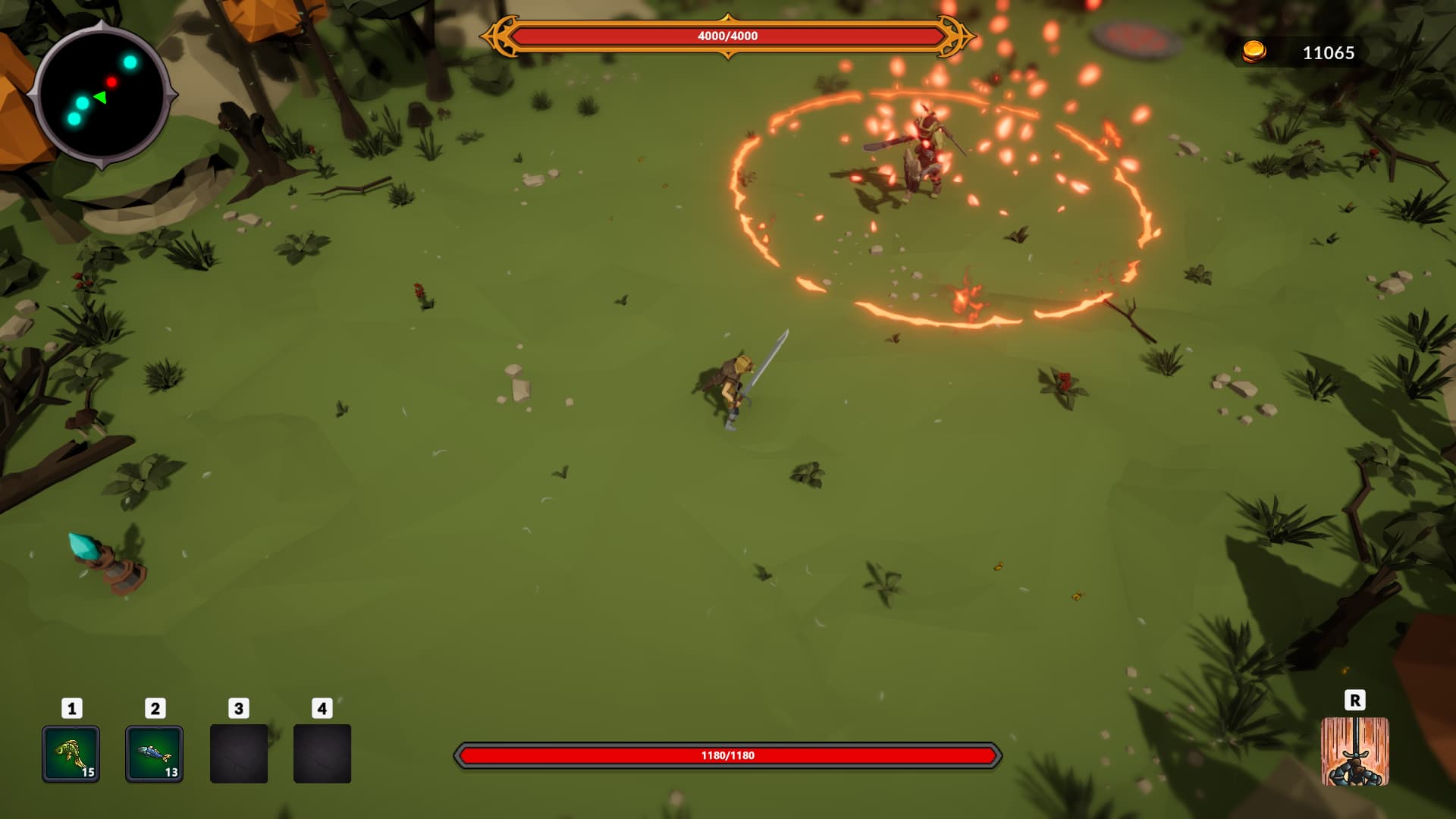This screenshot has height=819, width=1456.
Task: Activate the raised sword special ability
Action: point(1354,752)
